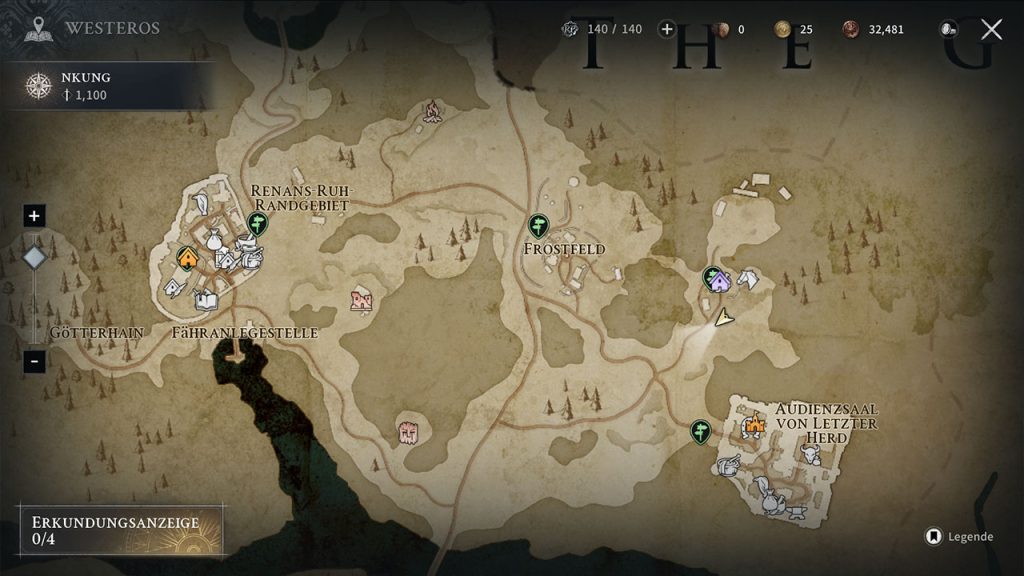Zoom in with the map plus button
Screen dimensions: 1024x576
[35, 216]
